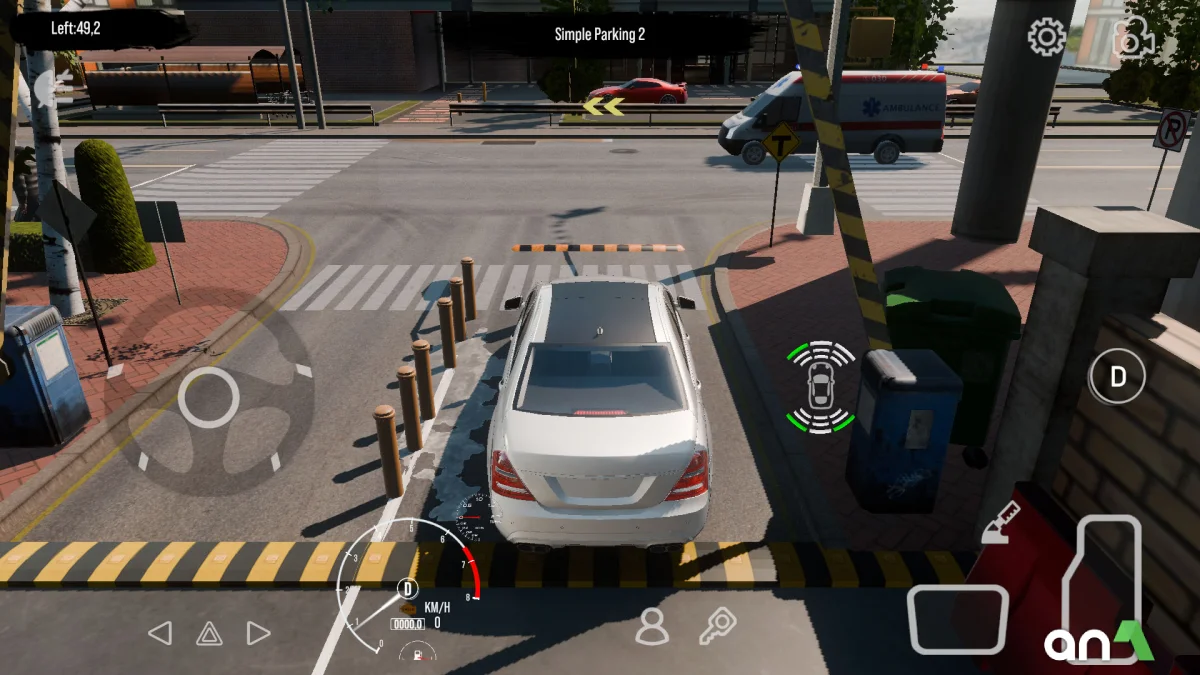Screen dimensions: 1200x675
Task: Toggle the parking sensor icon
Action: pos(820,386)
